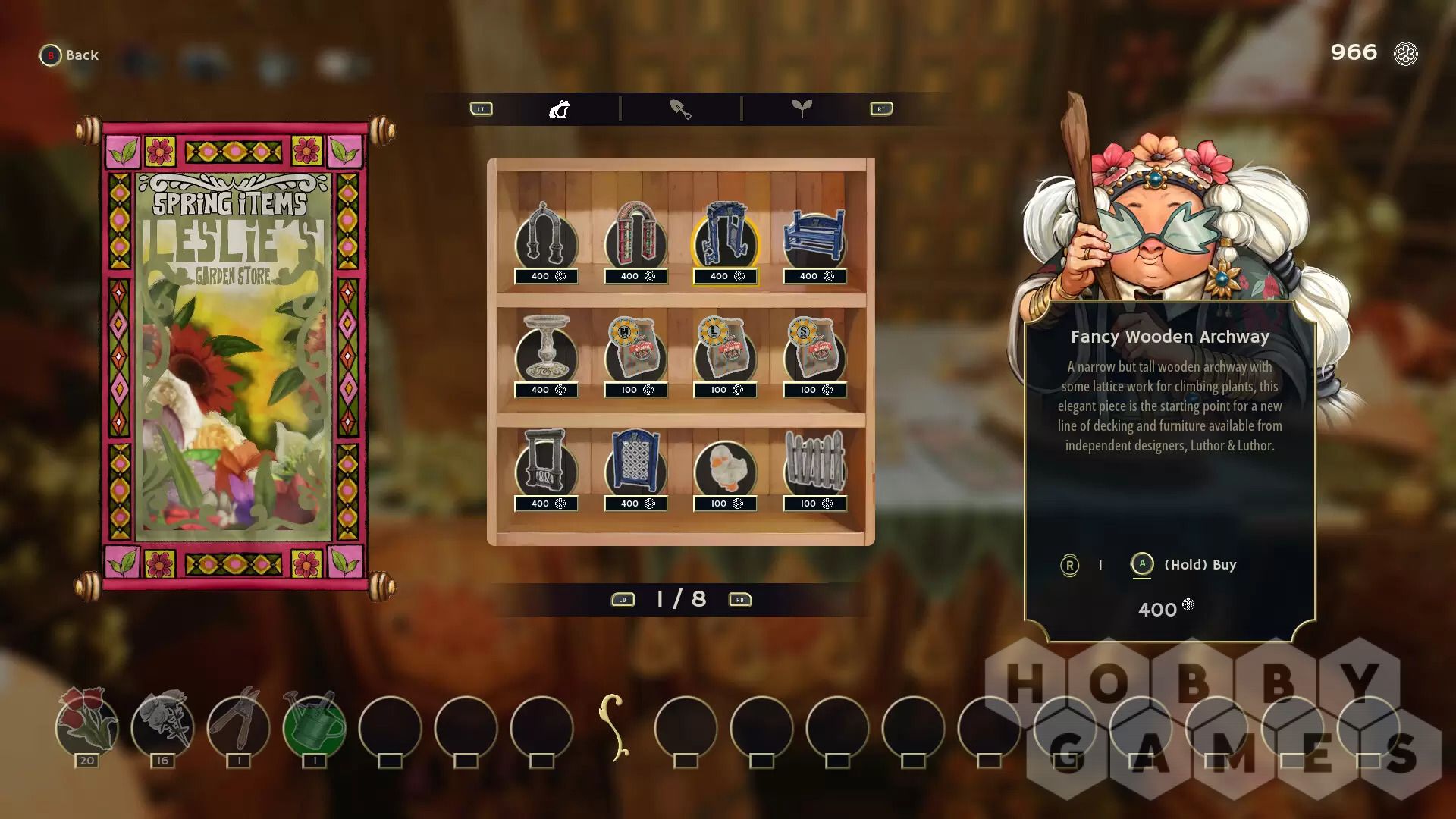This screenshot has height=819, width=1456.
Task: Open the trowel tools tab
Action: [x=680, y=109]
